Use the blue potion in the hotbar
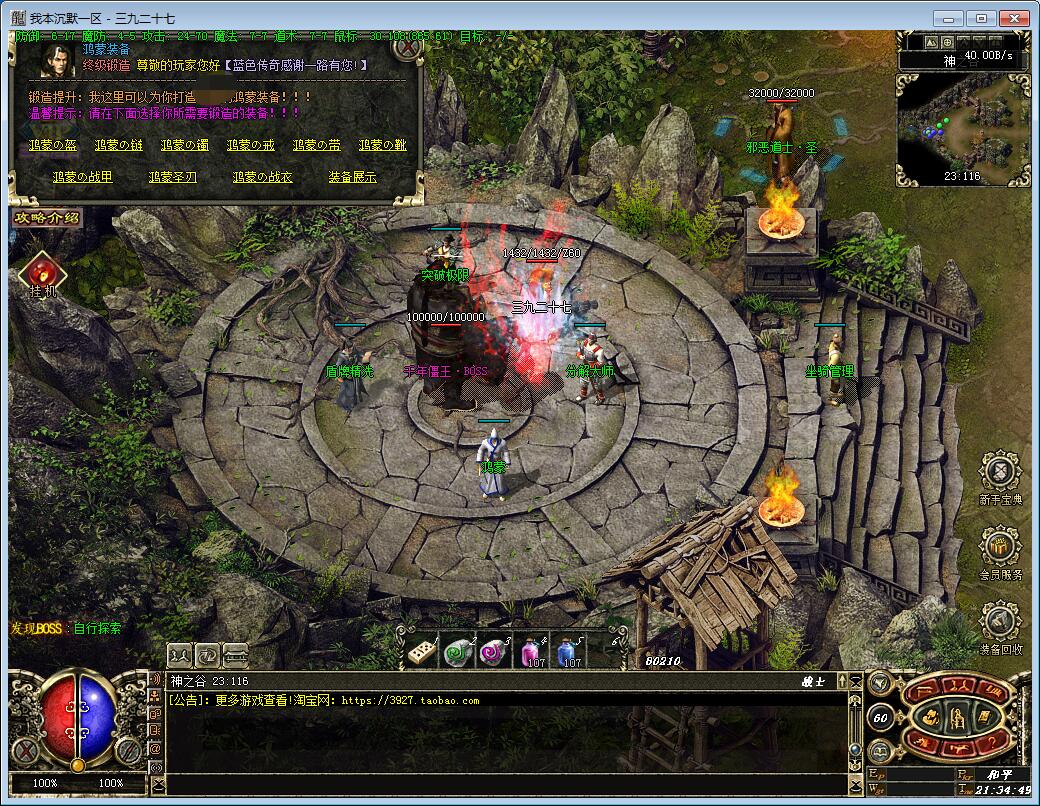Screen dimensions: 1040x806 tap(567, 651)
